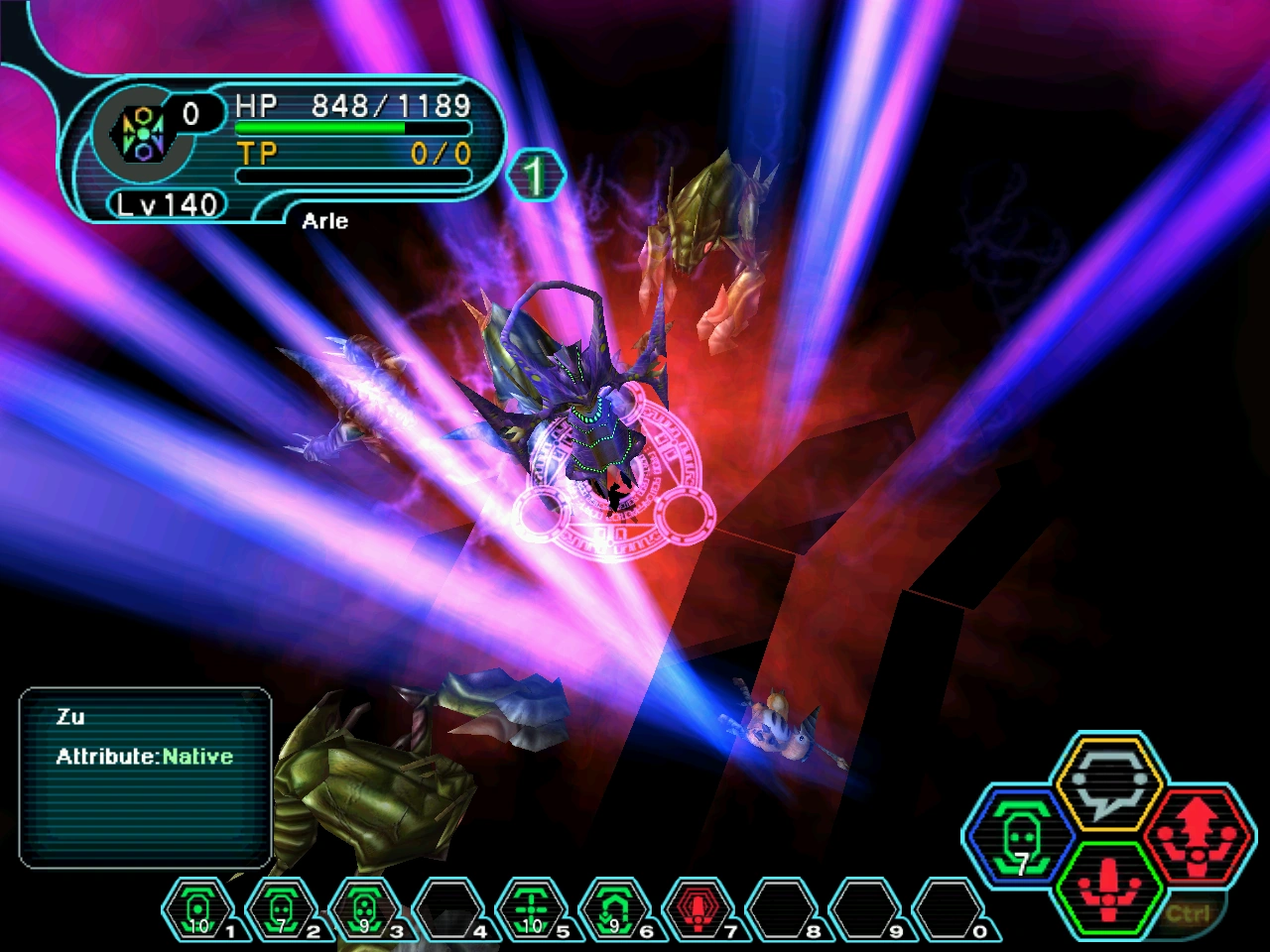Image resolution: width=1270 pixels, height=952 pixels.
Task: Click the hexagonal area number 1 badge
Action: 535,175
